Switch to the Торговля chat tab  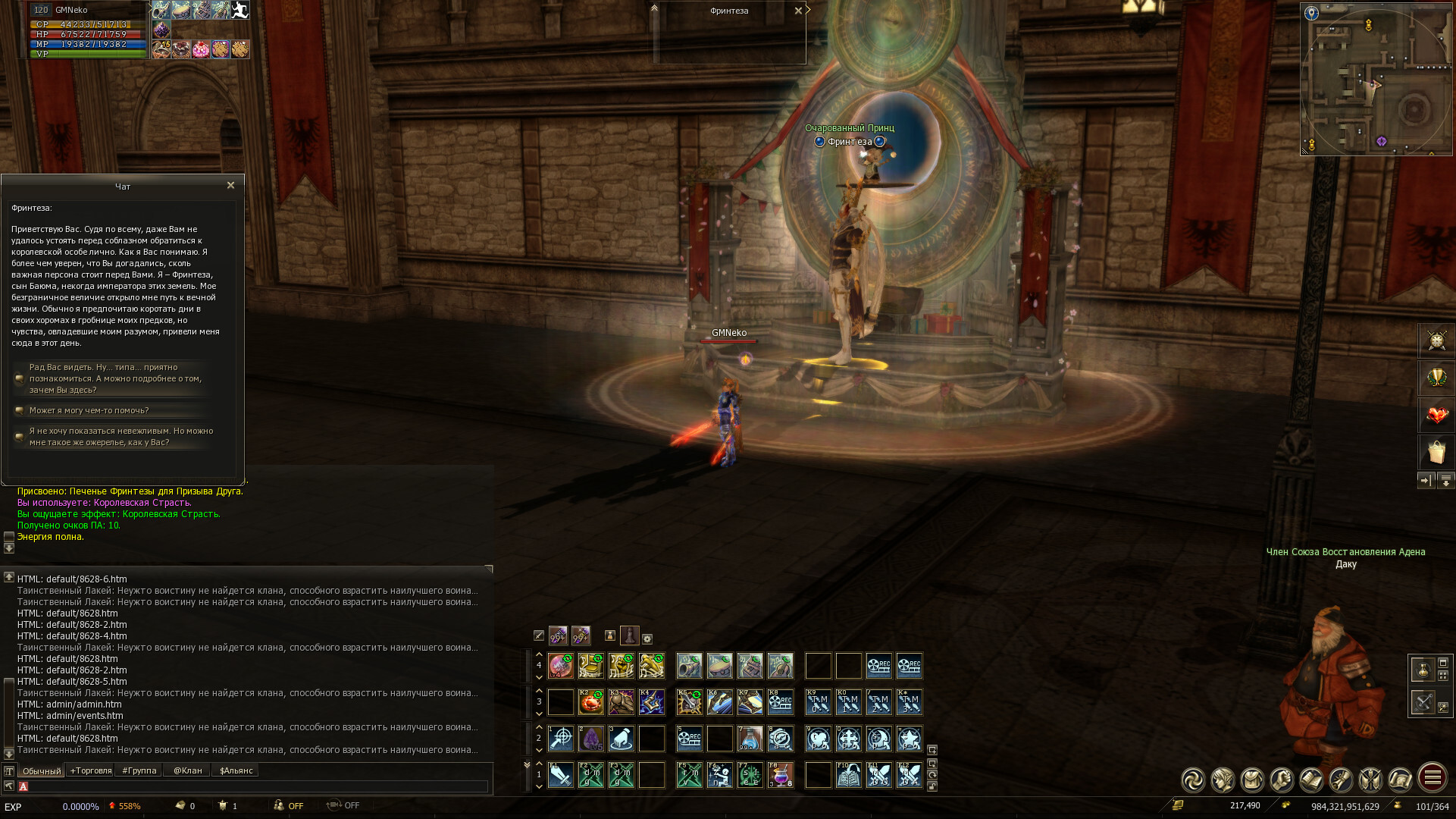point(90,770)
